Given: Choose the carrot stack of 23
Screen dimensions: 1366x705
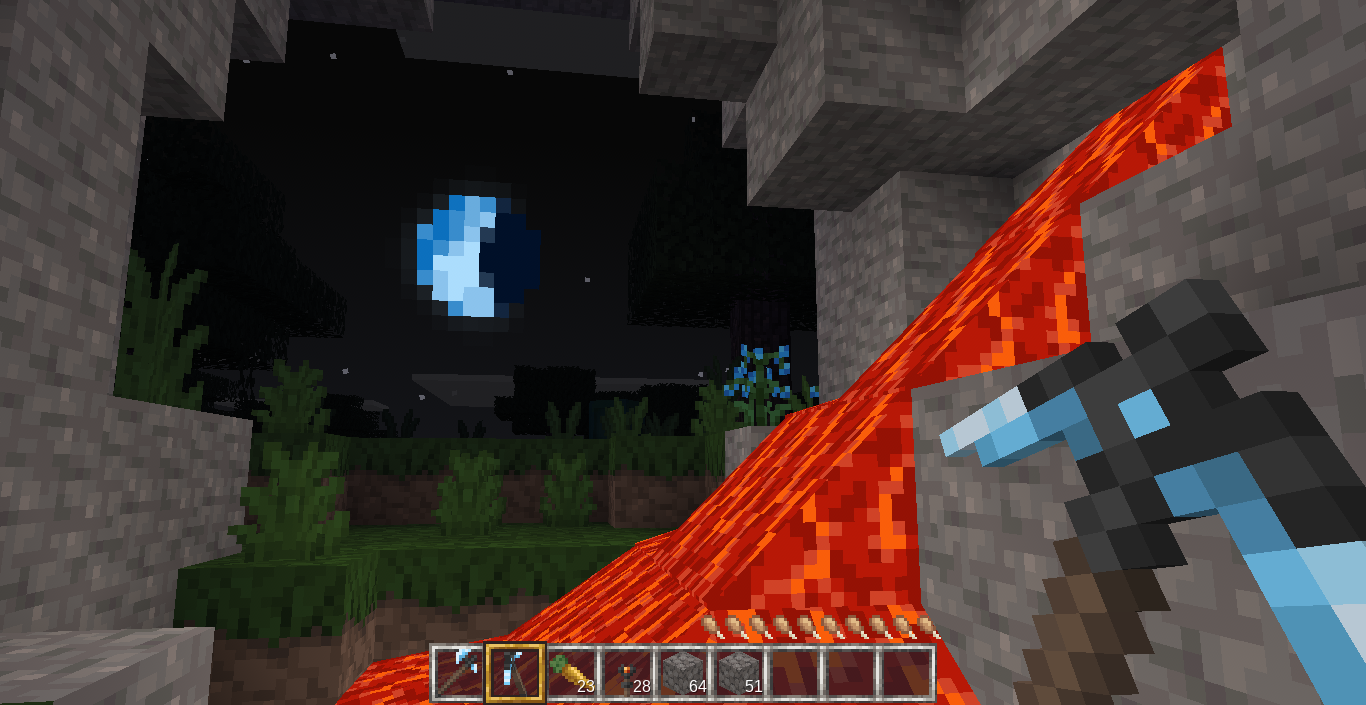Looking at the screenshot, I should pos(571,672).
